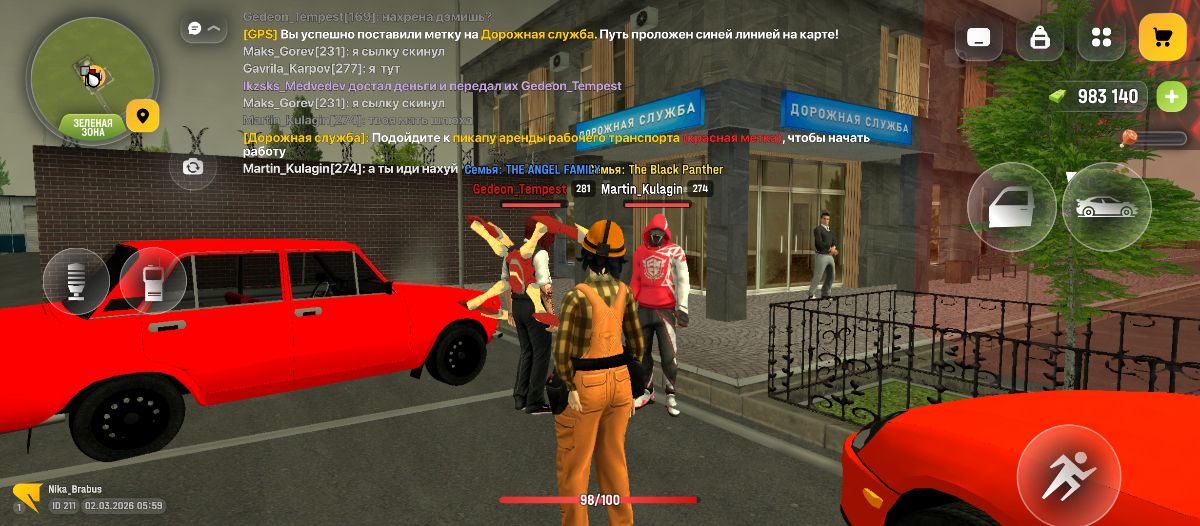
Task: Activate the microphone voice chat button
Action: (76, 281)
